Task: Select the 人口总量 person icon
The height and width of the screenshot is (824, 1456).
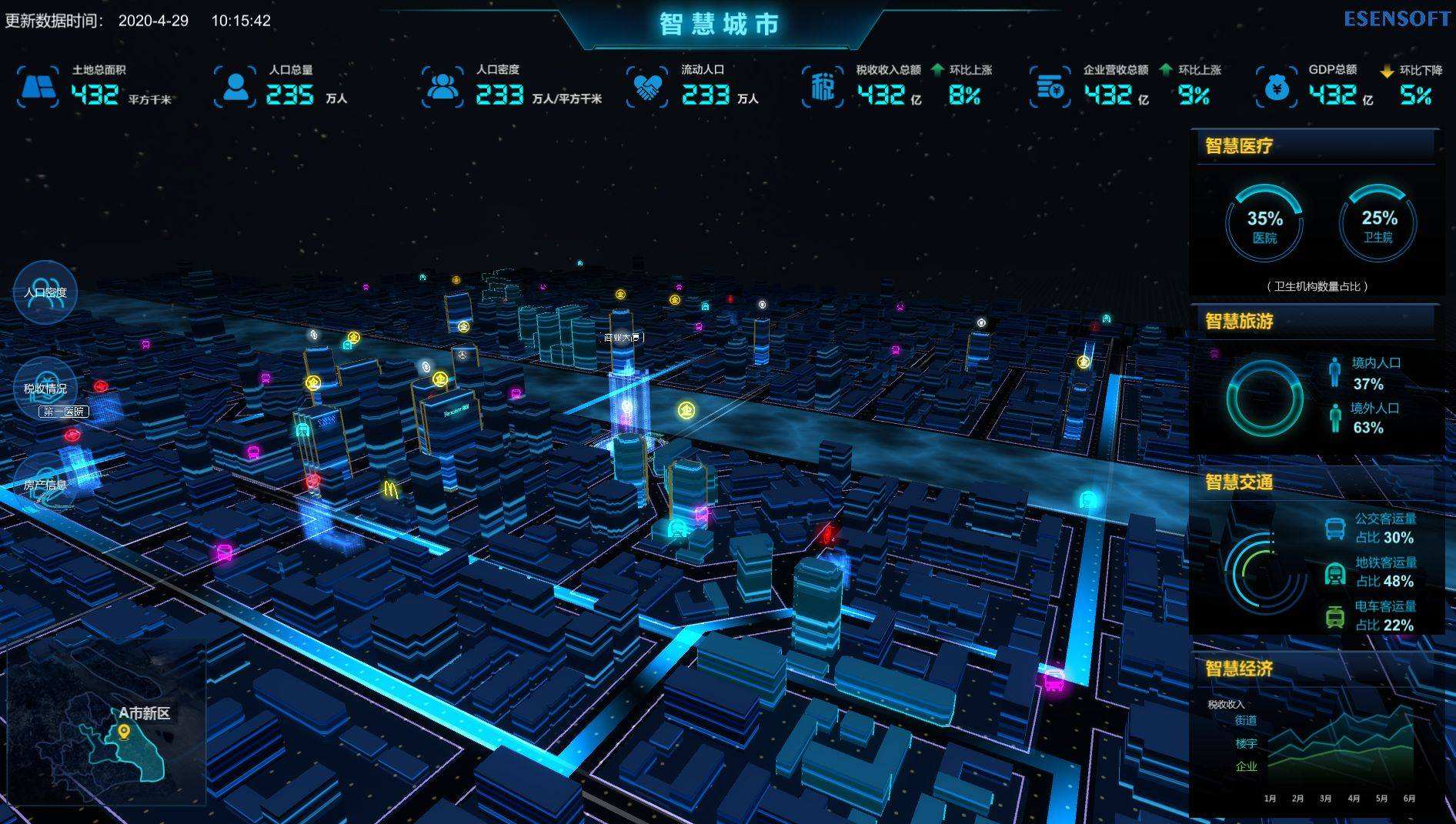Action: tap(235, 87)
